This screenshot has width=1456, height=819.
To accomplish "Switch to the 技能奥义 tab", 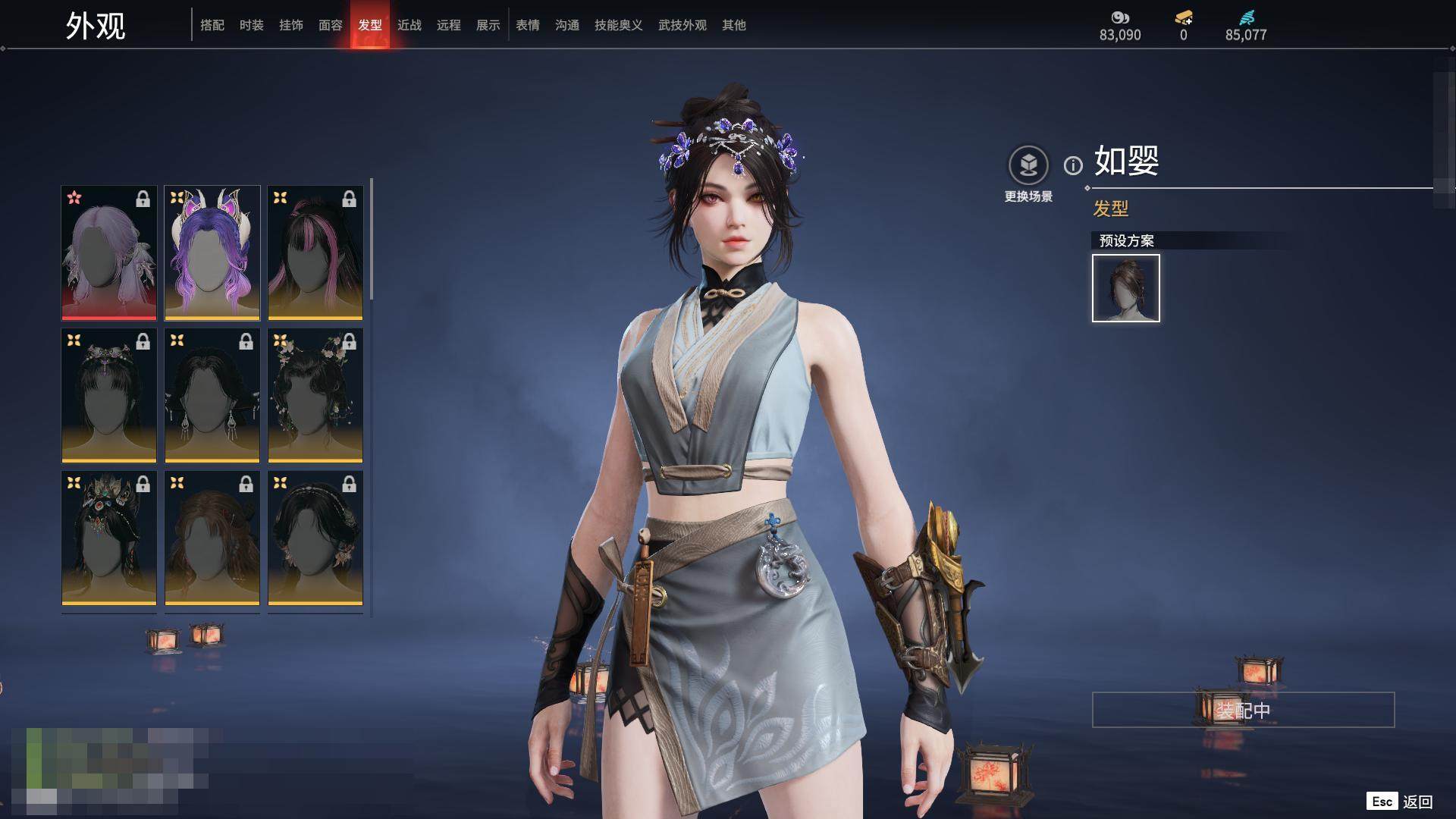I will [x=619, y=25].
